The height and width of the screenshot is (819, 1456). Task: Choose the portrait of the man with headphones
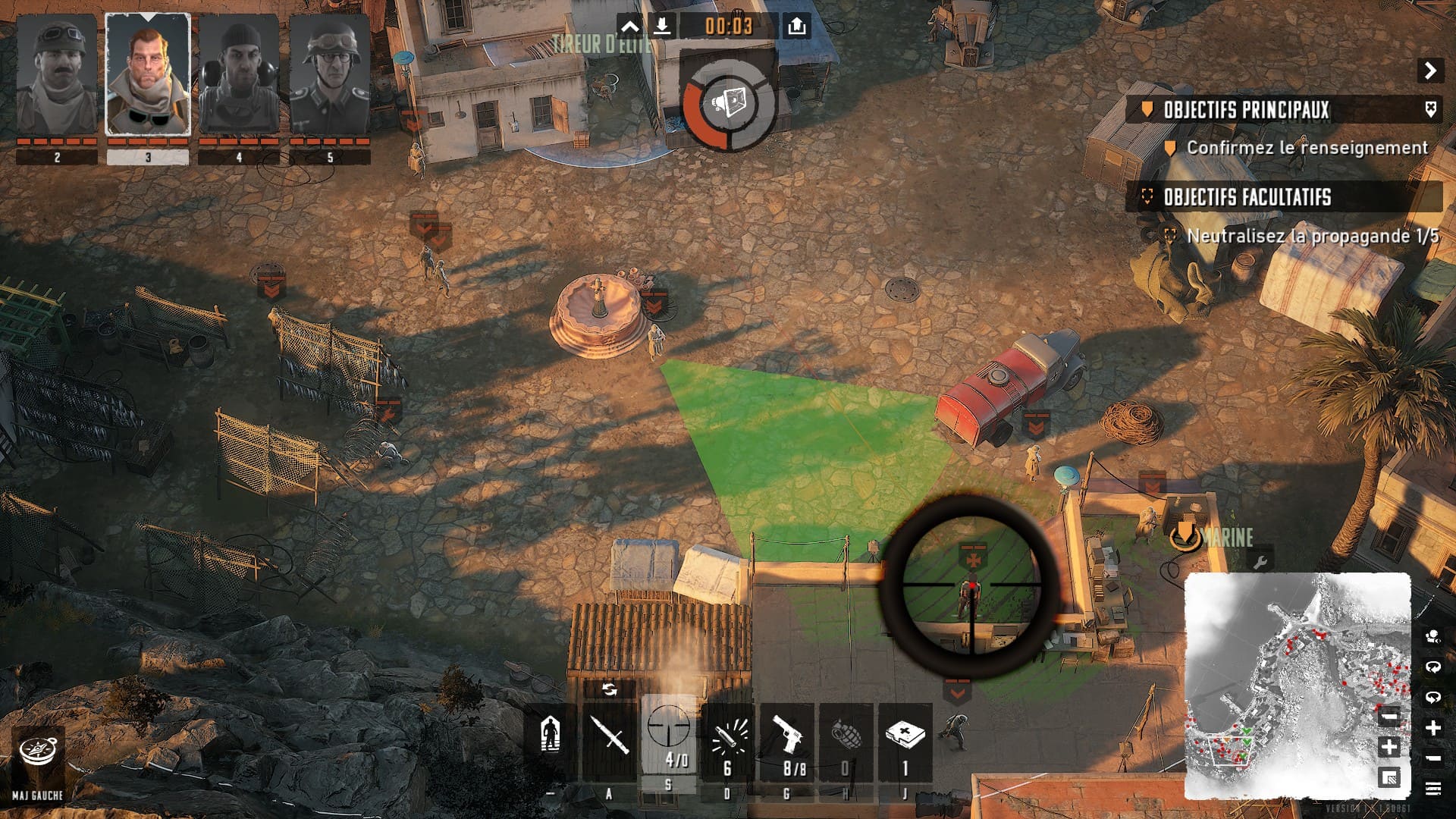239,76
